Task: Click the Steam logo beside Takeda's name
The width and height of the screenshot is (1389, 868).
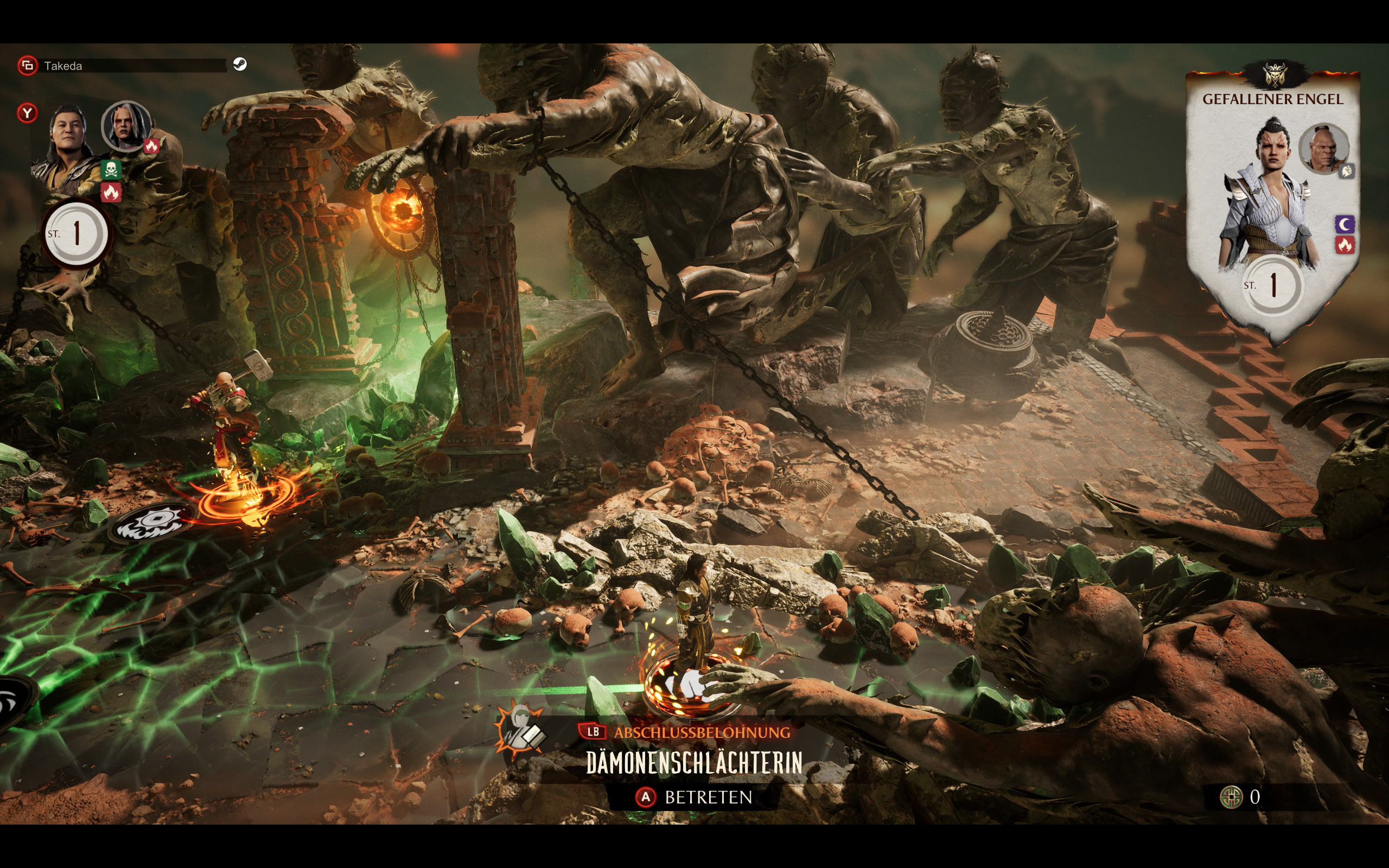Action: pos(240,65)
